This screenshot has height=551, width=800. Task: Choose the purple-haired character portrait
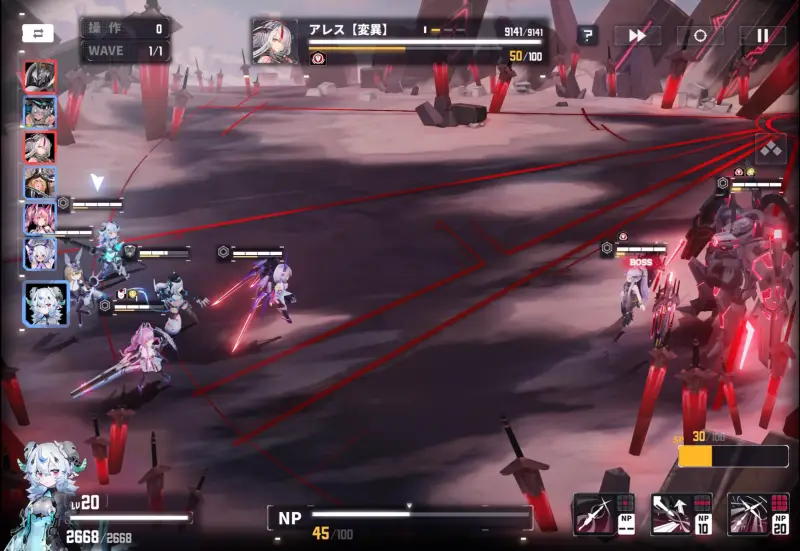[40, 253]
